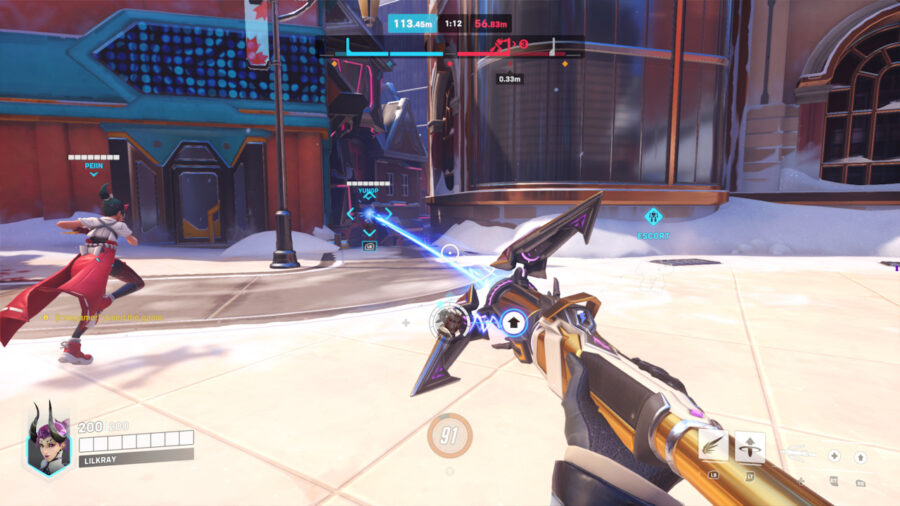This screenshot has height=506, width=900.
Task: Click Mercy's hero portrait
Action: [x=47, y=440]
